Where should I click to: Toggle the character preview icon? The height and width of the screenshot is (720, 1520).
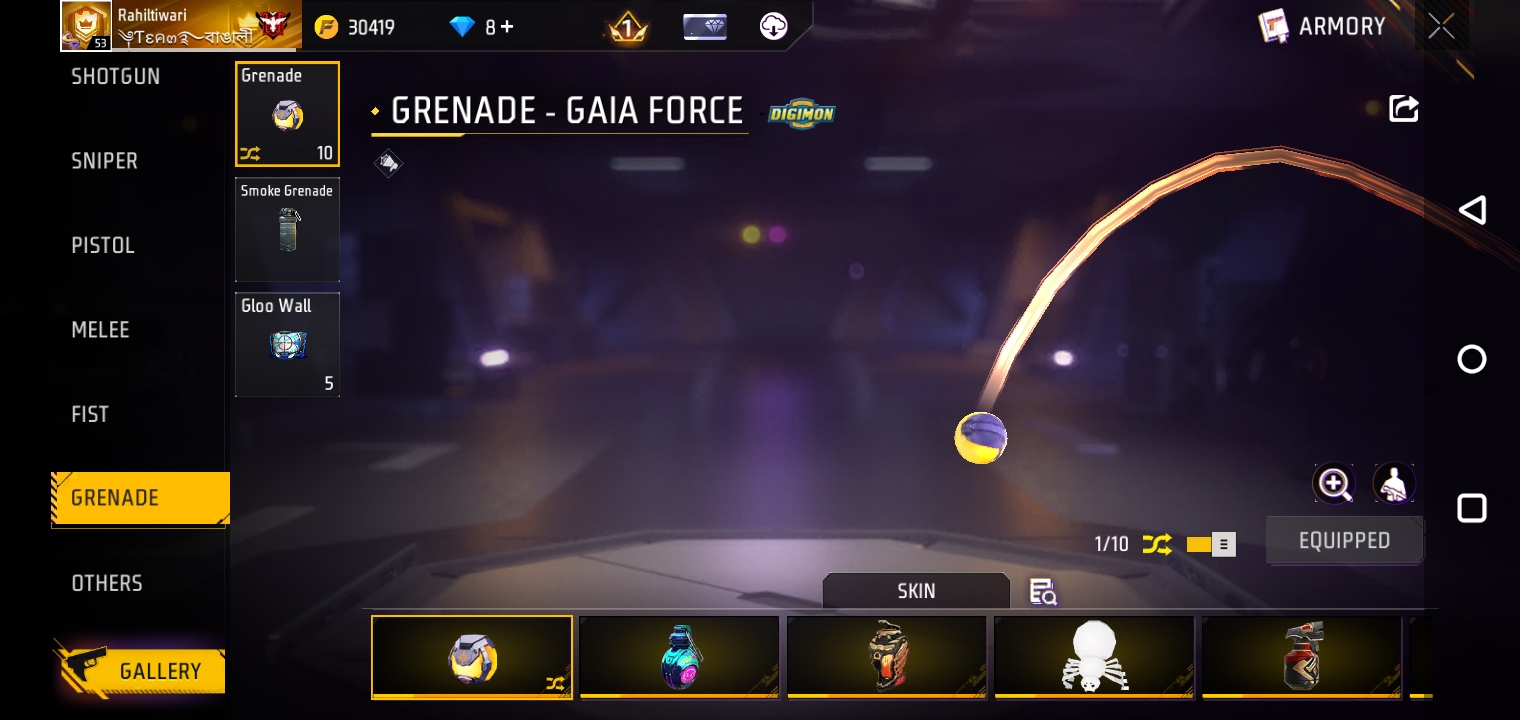pyautogui.click(x=1393, y=484)
